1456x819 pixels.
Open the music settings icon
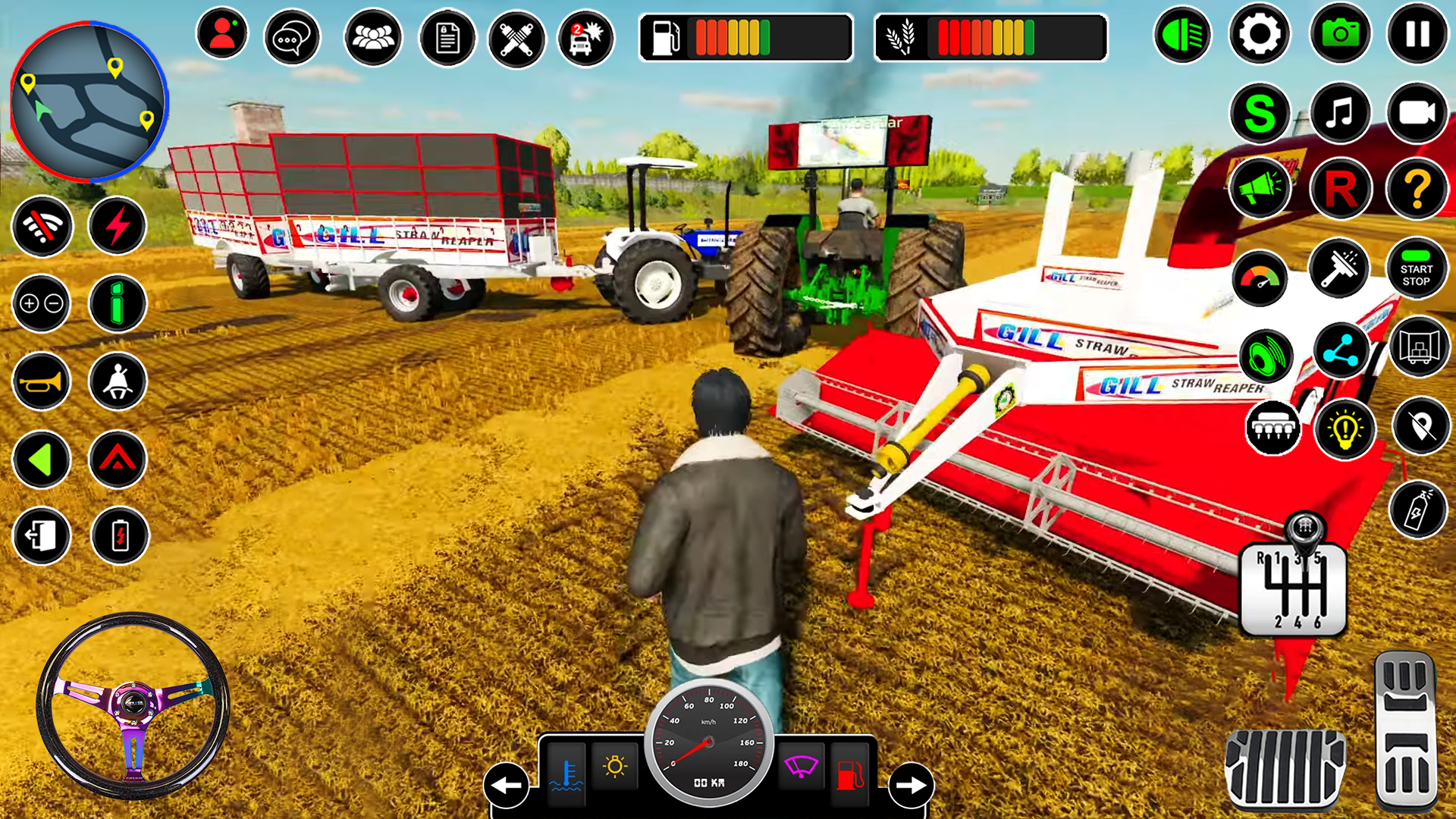1339,114
